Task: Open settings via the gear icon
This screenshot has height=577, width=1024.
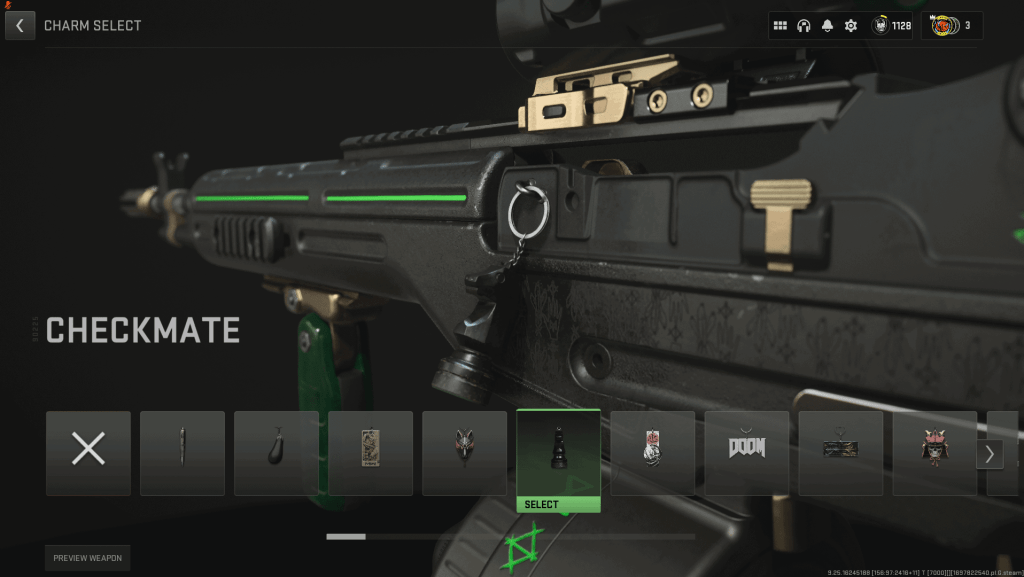Action: coord(851,26)
